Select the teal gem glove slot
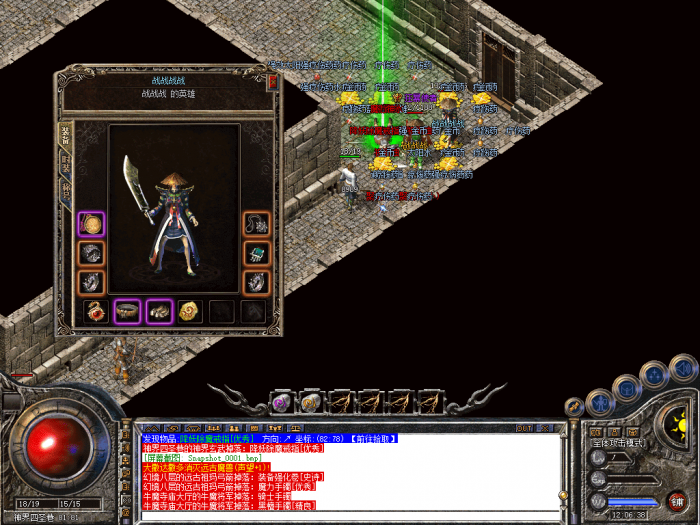Viewport: 700px width, 525px height. pyautogui.click(x=257, y=253)
